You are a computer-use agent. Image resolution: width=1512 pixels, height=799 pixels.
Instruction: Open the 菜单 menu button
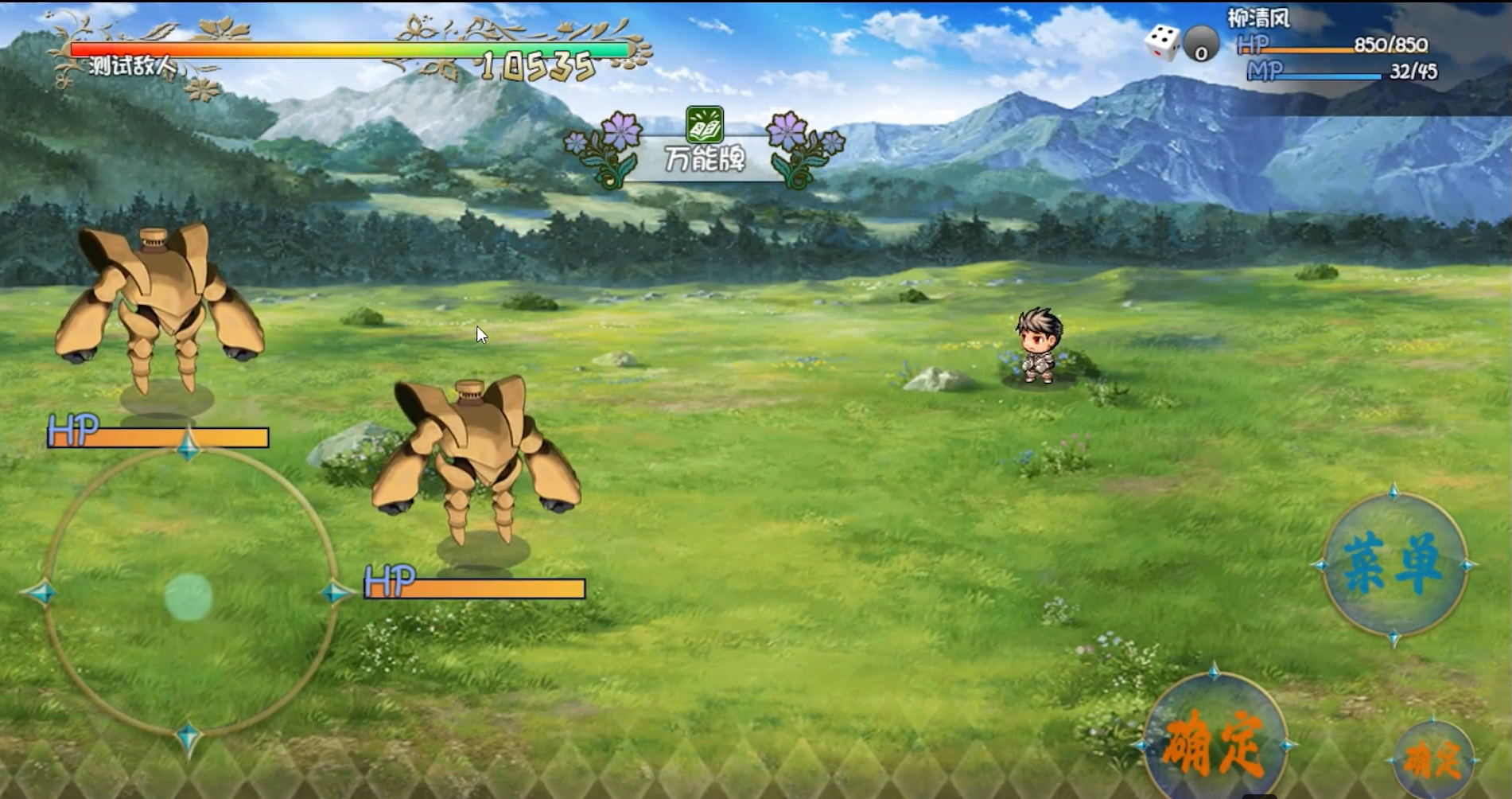click(1393, 564)
